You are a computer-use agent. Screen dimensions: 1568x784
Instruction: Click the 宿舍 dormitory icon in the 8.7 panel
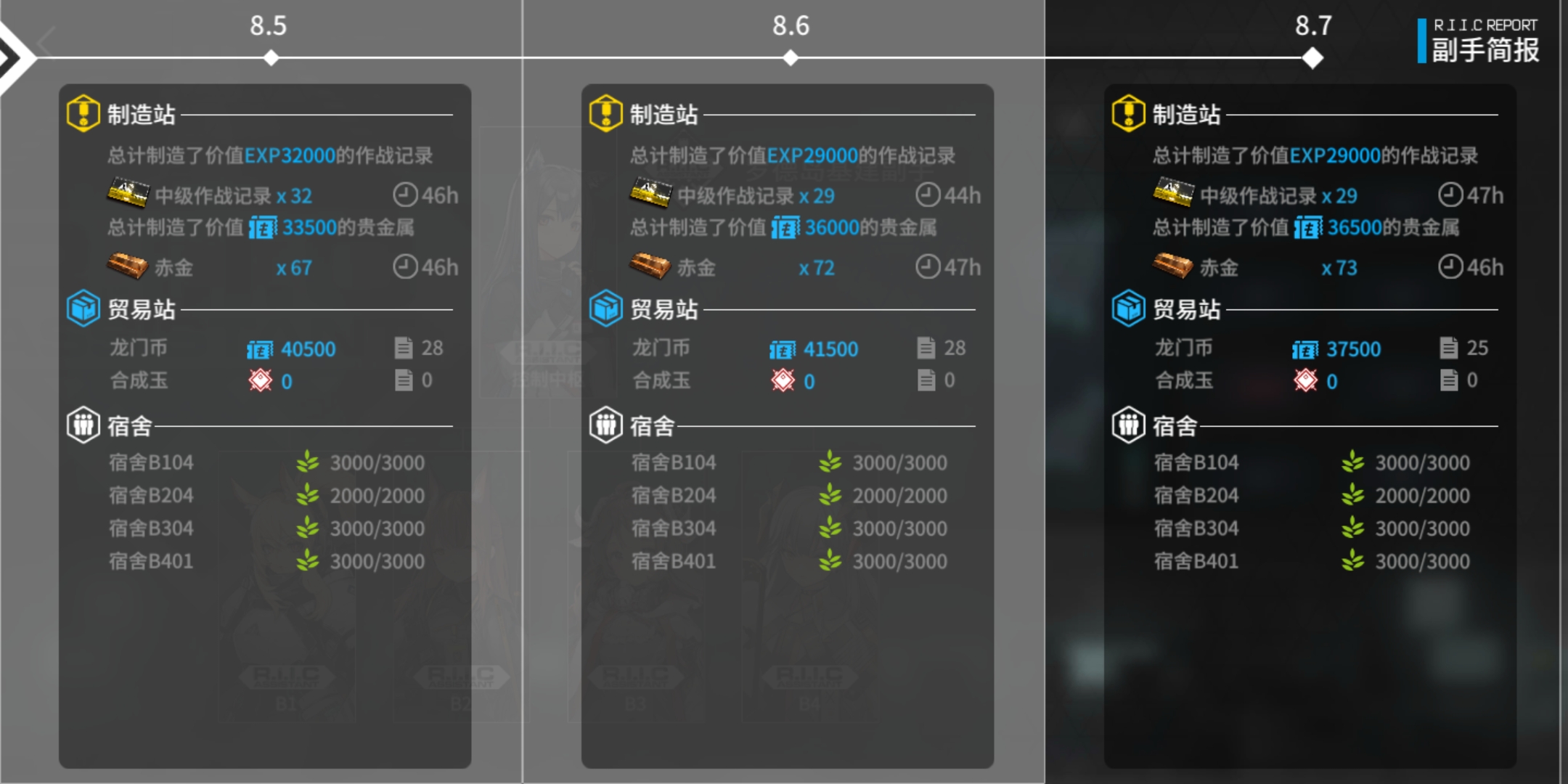point(1128,425)
